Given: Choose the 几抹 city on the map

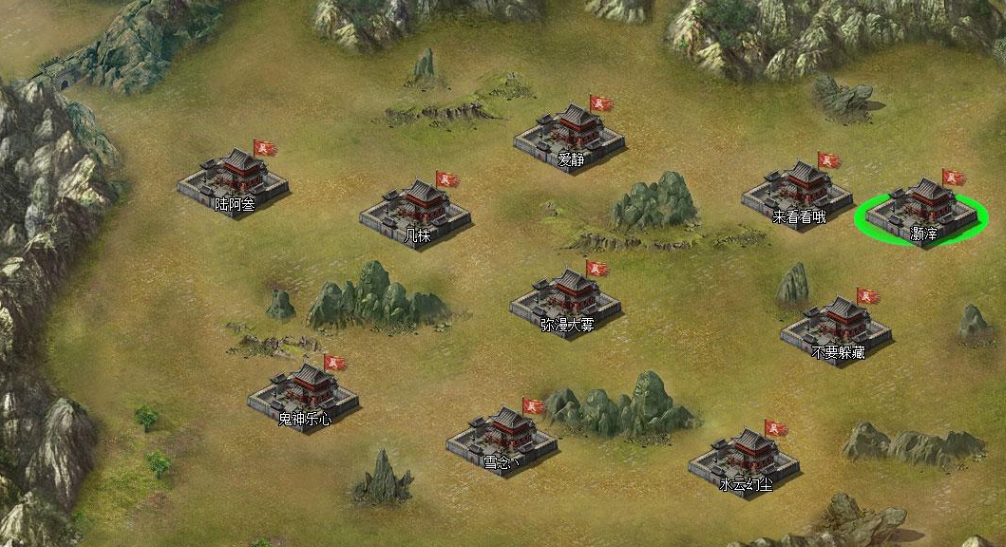Looking at the screenshot, I should tap(416, 210).
